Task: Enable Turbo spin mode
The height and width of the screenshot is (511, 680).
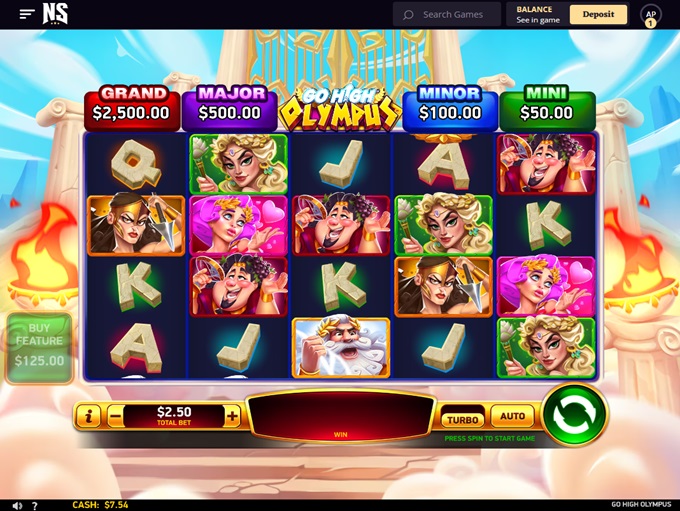Action: 462,419
